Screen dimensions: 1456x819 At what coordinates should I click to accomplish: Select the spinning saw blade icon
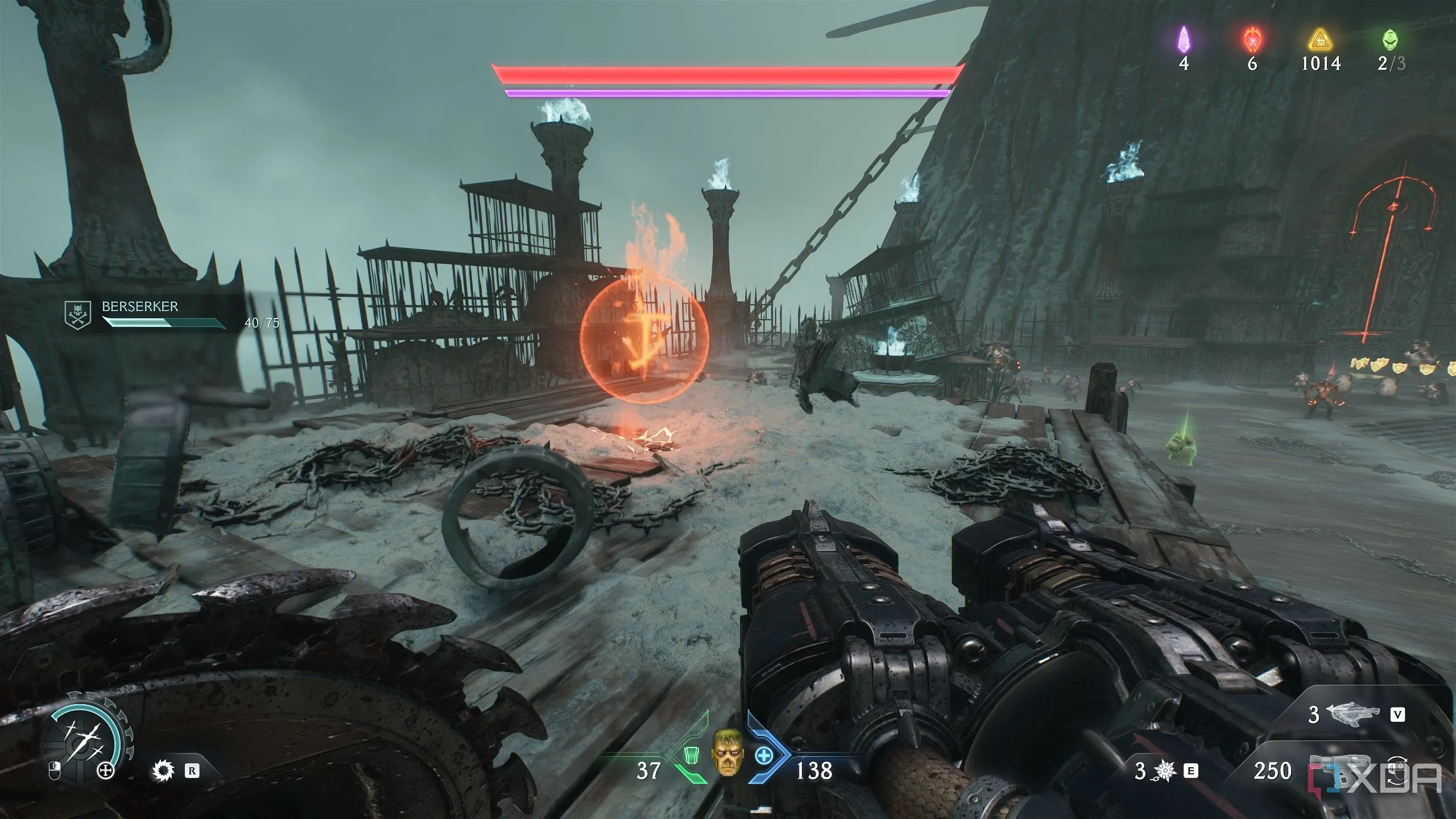(x=164, y=771)
